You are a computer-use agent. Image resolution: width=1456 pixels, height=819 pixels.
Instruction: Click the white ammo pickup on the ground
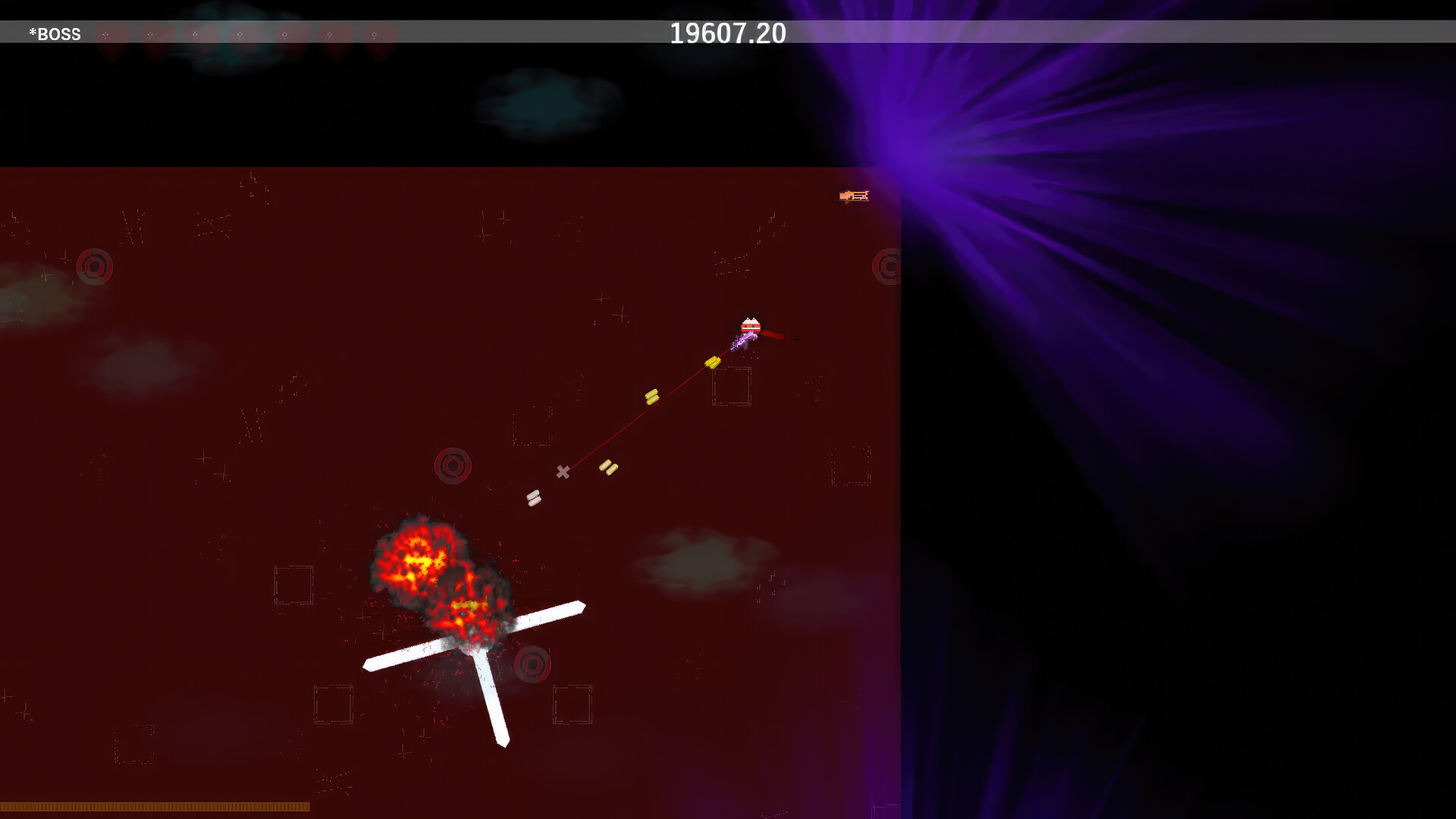(x=534, y=498)
